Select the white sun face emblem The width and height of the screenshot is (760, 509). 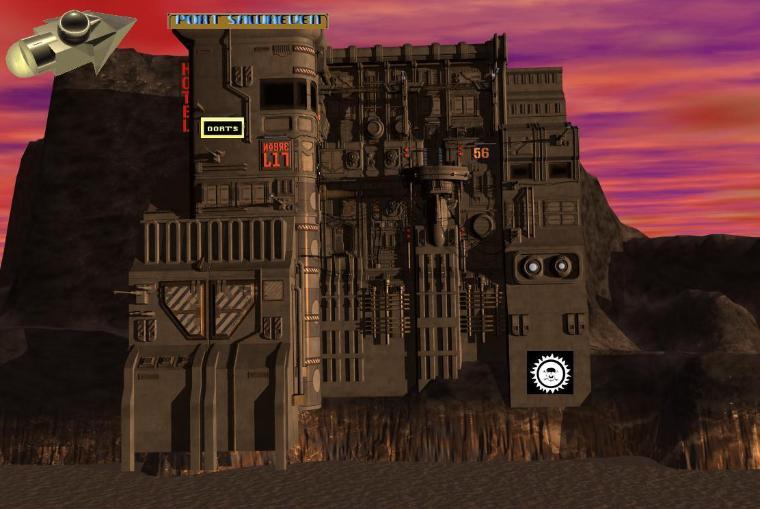[549, 373]
